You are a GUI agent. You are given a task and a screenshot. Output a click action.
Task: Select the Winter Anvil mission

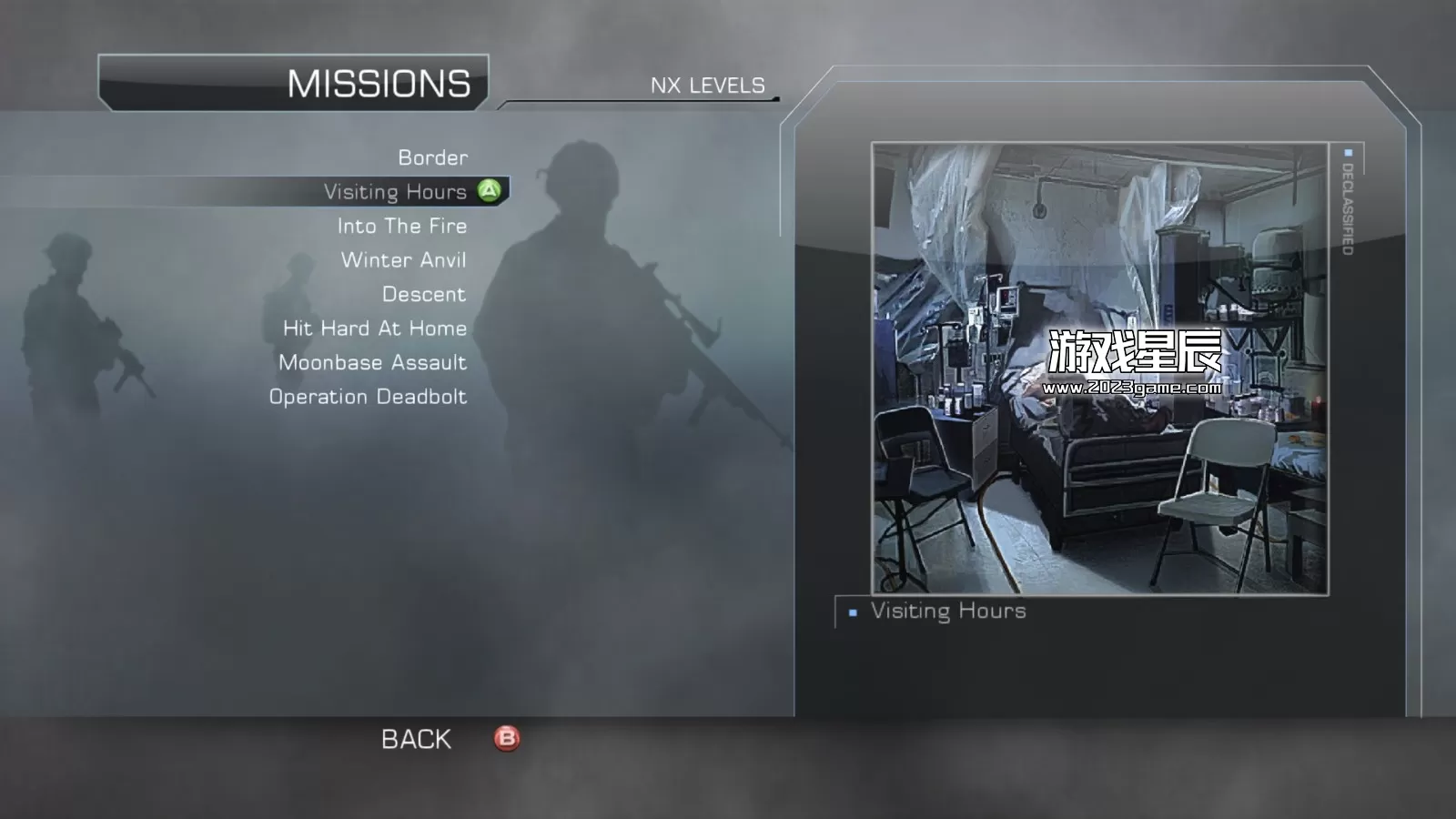click(403, 260)
